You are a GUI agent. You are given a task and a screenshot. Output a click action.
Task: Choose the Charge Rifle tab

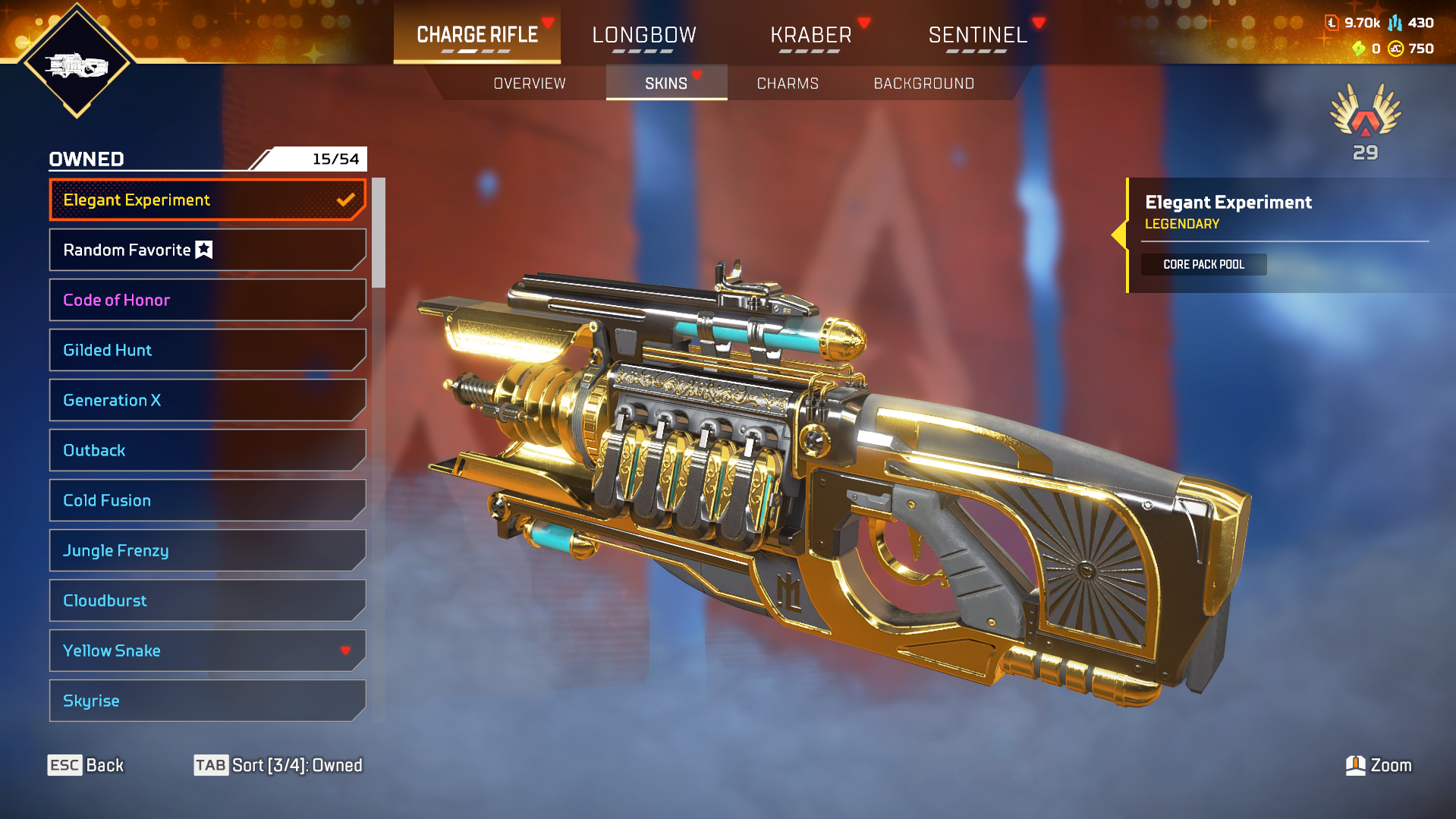477,35
